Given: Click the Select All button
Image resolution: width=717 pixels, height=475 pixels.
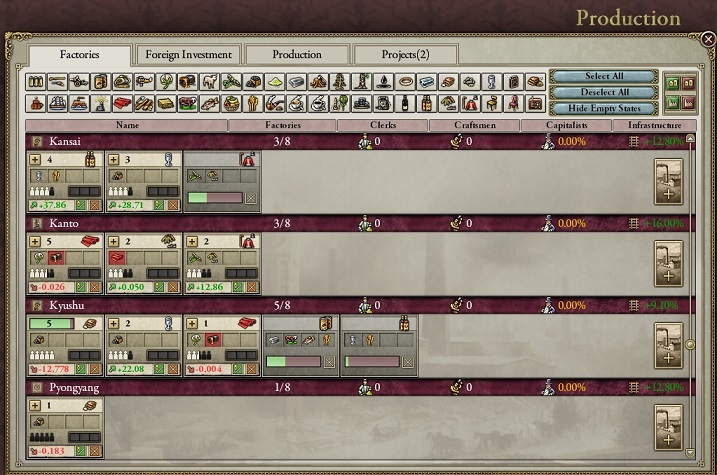Looking at the screenshot, I should (603, 77).
